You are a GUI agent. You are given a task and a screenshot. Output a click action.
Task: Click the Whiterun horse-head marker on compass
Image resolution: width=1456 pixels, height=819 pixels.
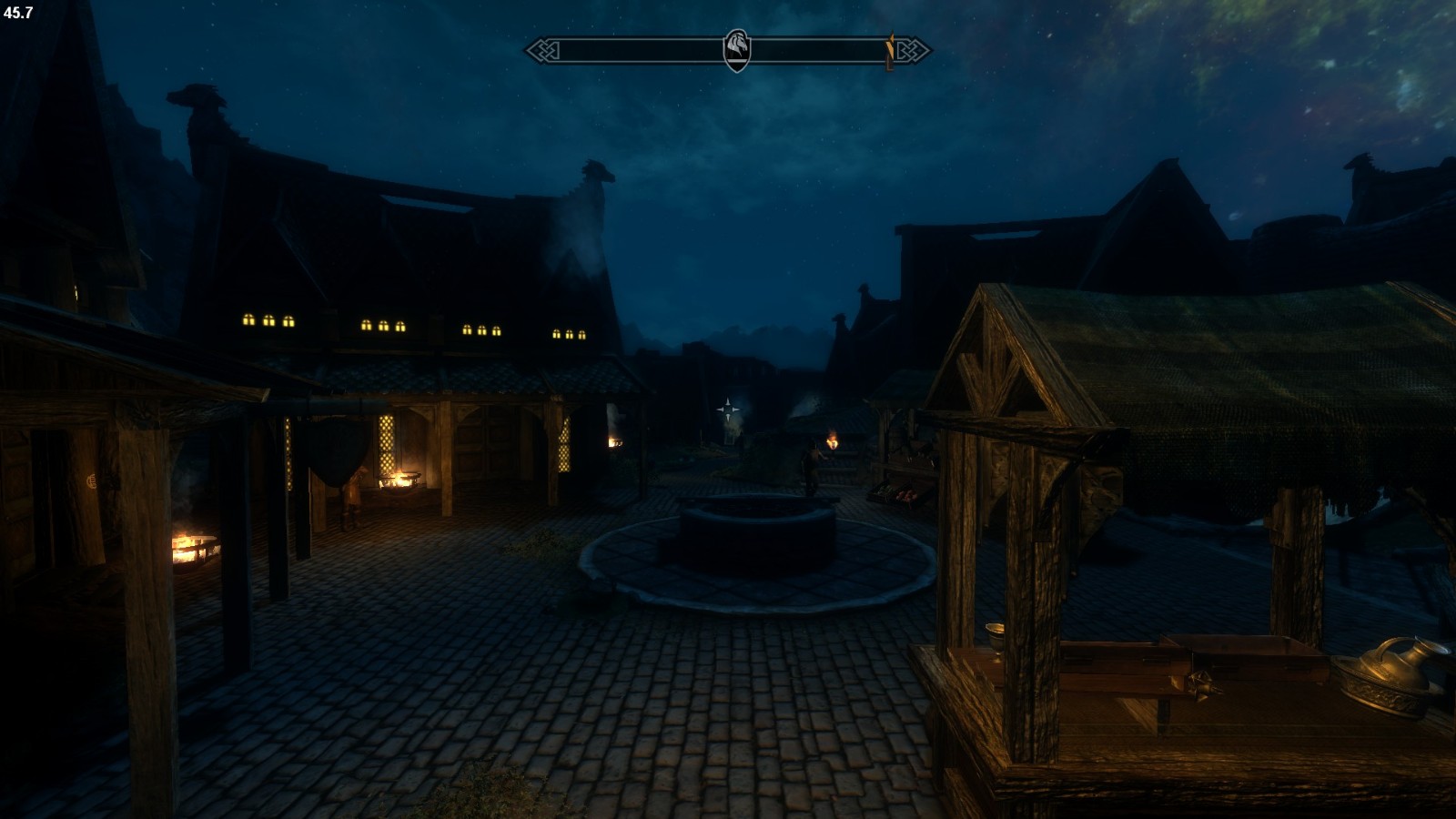[x=737, y=50]
